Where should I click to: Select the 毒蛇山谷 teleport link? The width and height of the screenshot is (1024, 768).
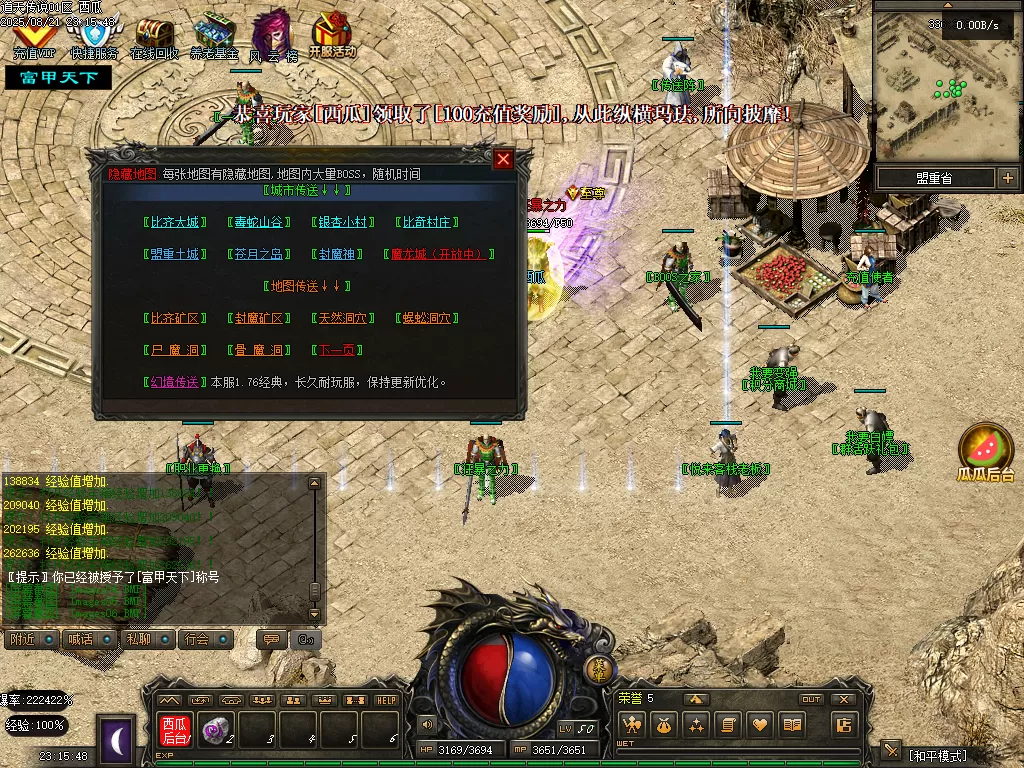259,222
